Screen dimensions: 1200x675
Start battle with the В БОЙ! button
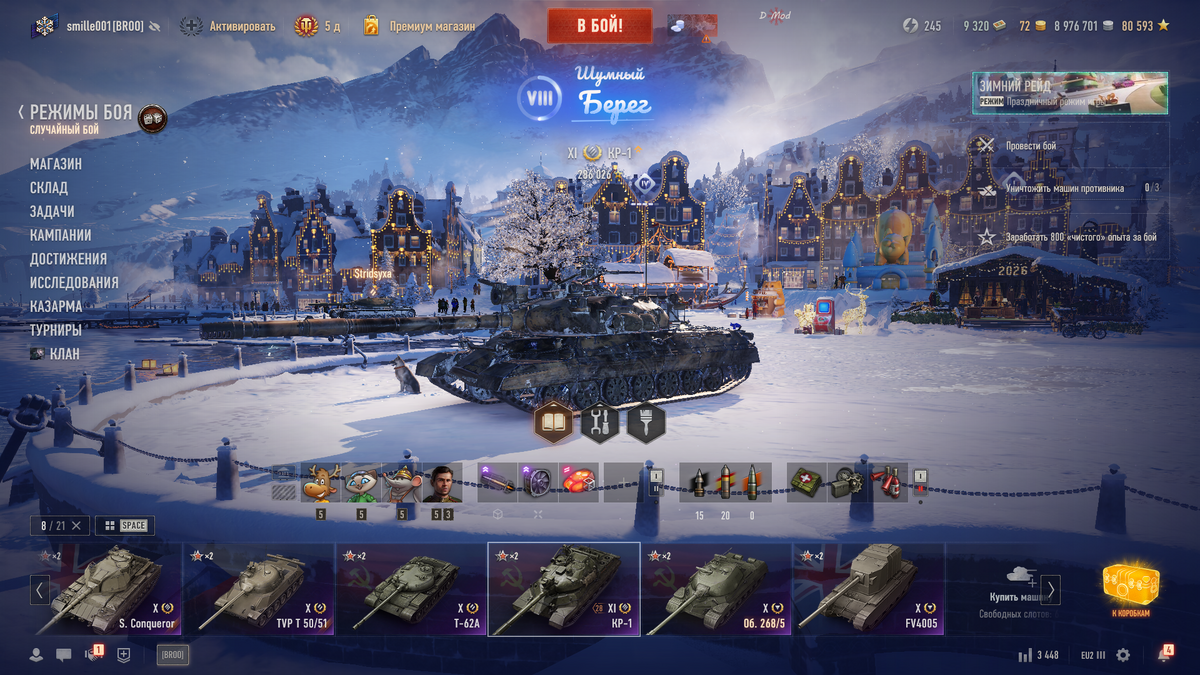(599, 26)
